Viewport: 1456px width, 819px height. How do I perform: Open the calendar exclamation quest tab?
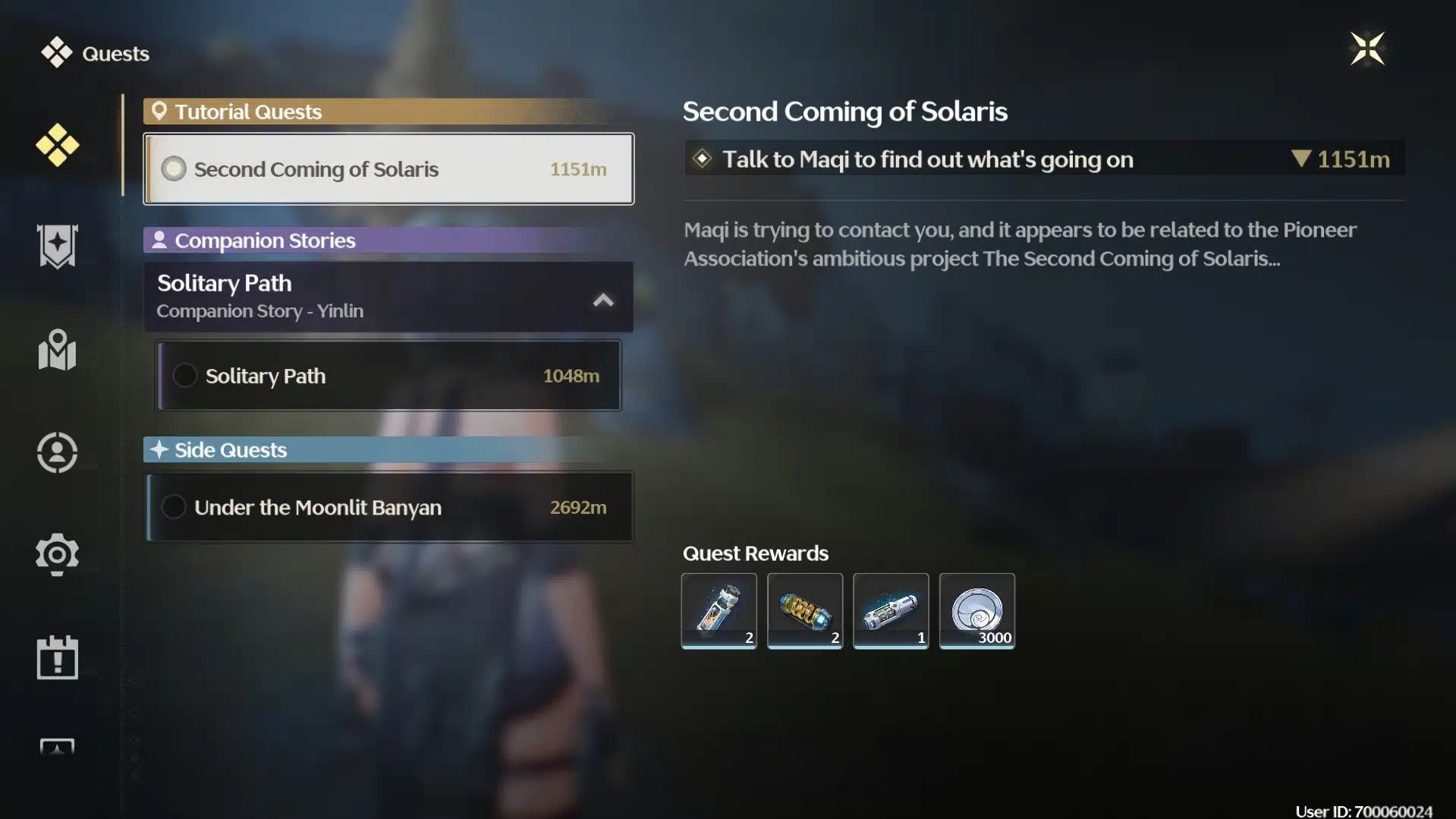coord(57,657)
